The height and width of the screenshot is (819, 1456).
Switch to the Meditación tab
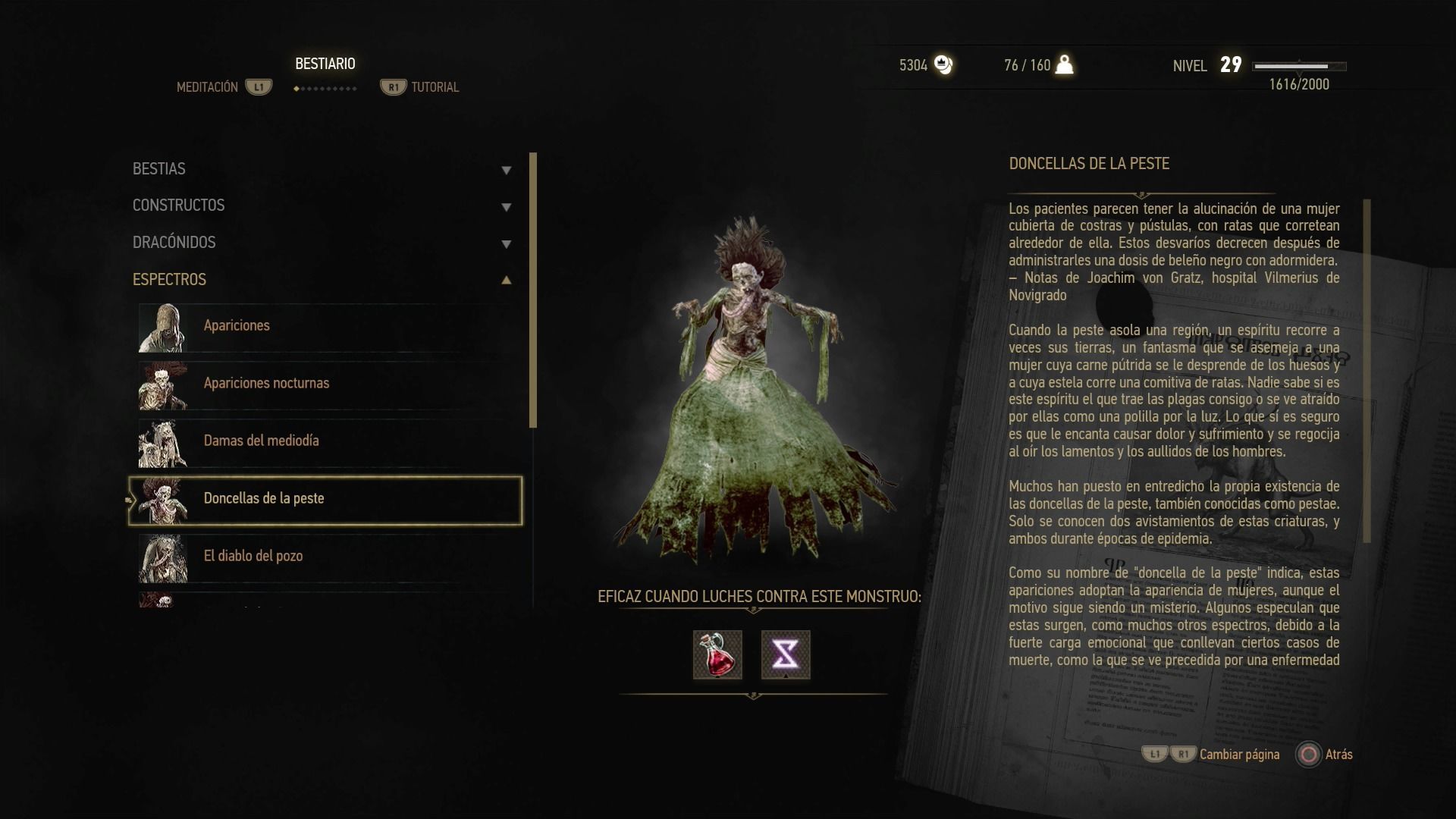(x=208, y=87)
